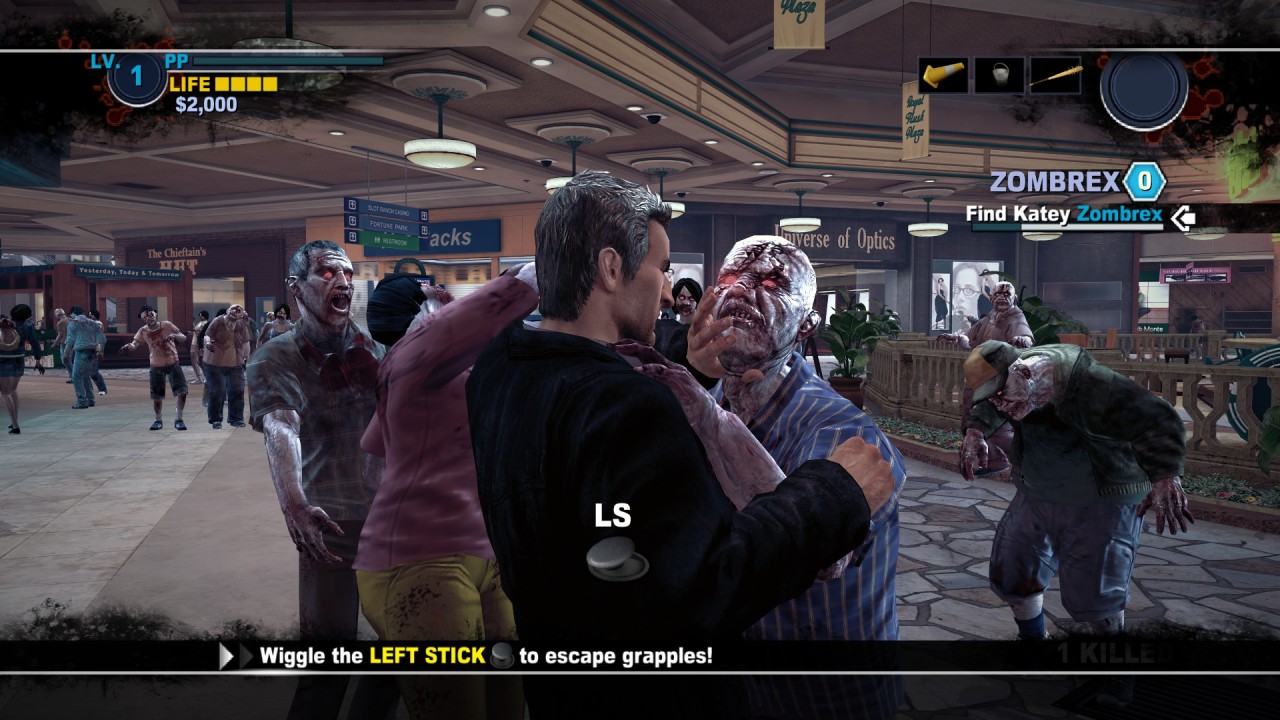The height and width of the screenshot is (720, 1280).
Task: Open the Find Katey Zombrex objective tracker
Action: tap(1064, 214)
